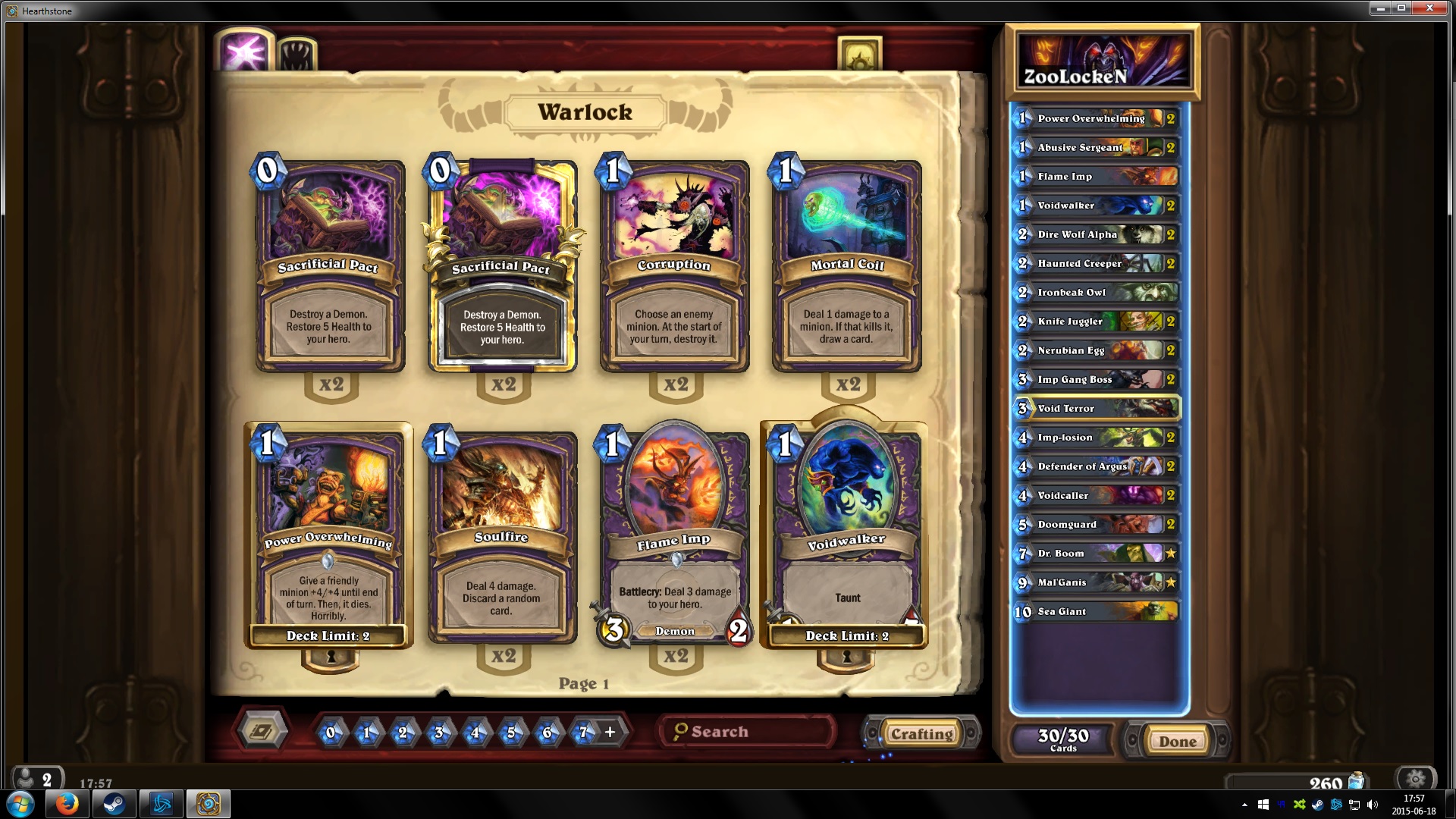
Task: Filter cards by mana cost 3
Action: point(438,733)
